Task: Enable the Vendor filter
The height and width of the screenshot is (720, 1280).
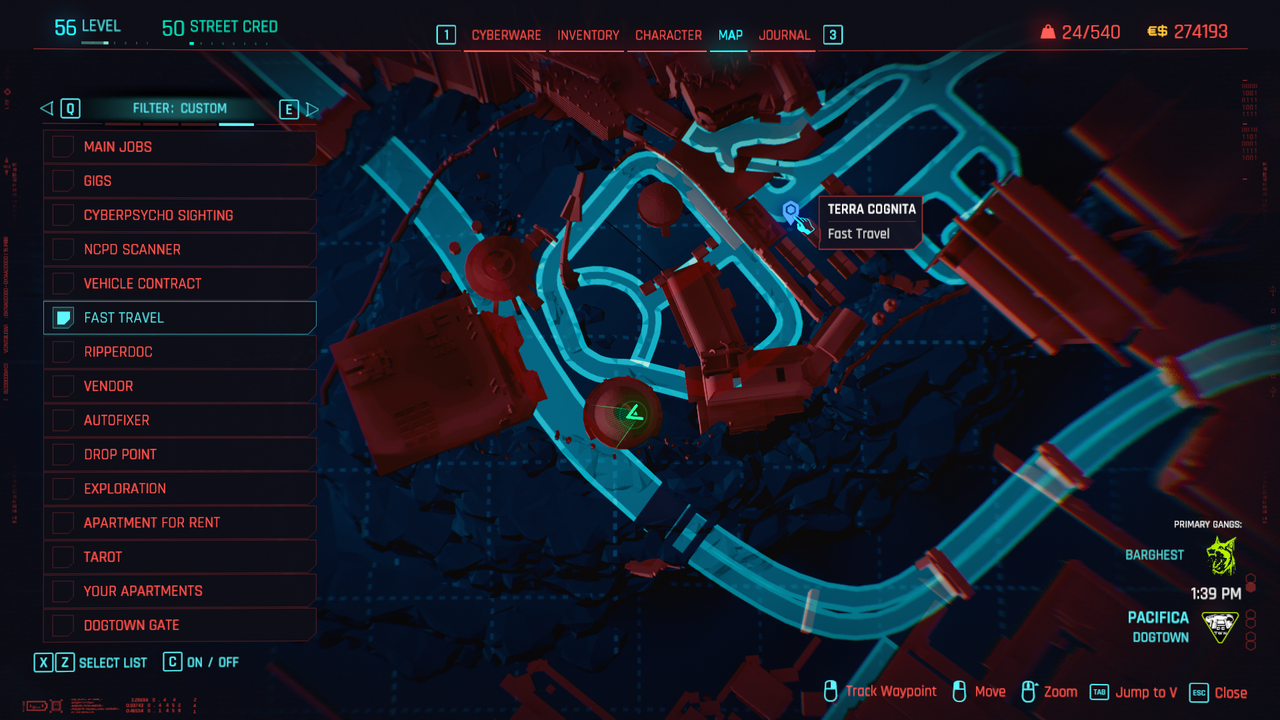Action: pyautogui.click(x=63, y=386)
